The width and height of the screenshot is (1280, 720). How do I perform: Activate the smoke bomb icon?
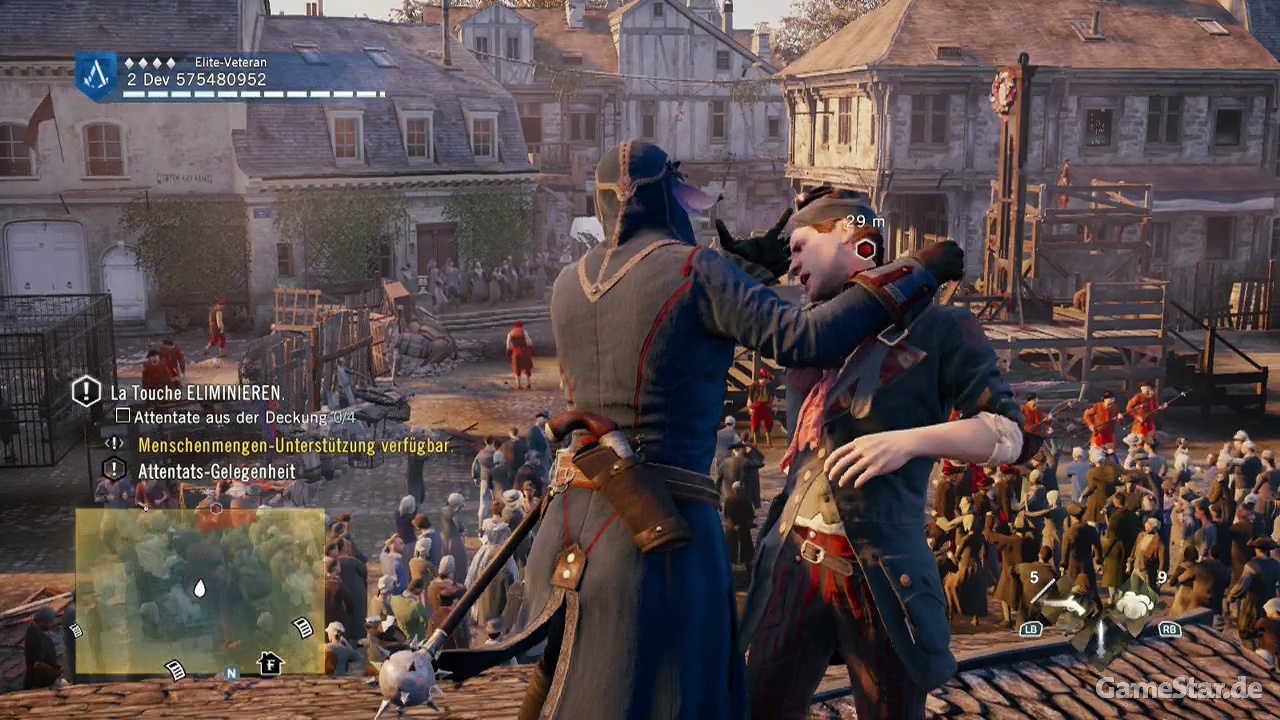click(x=1134, y=604)
